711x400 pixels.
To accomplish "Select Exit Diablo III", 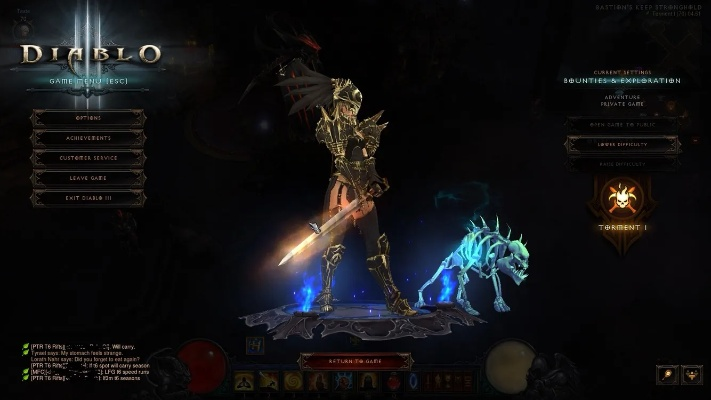I will pos(88,198).
